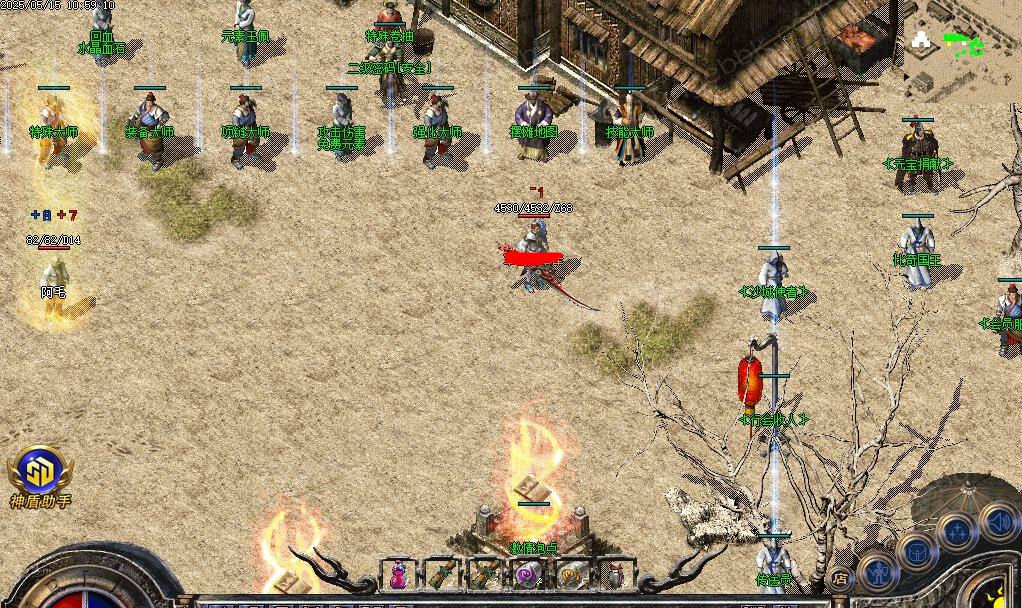Click the grey armor item hotbar slot
The height and width of the screenshot is (608, 1022).
(x=615, y=575)
